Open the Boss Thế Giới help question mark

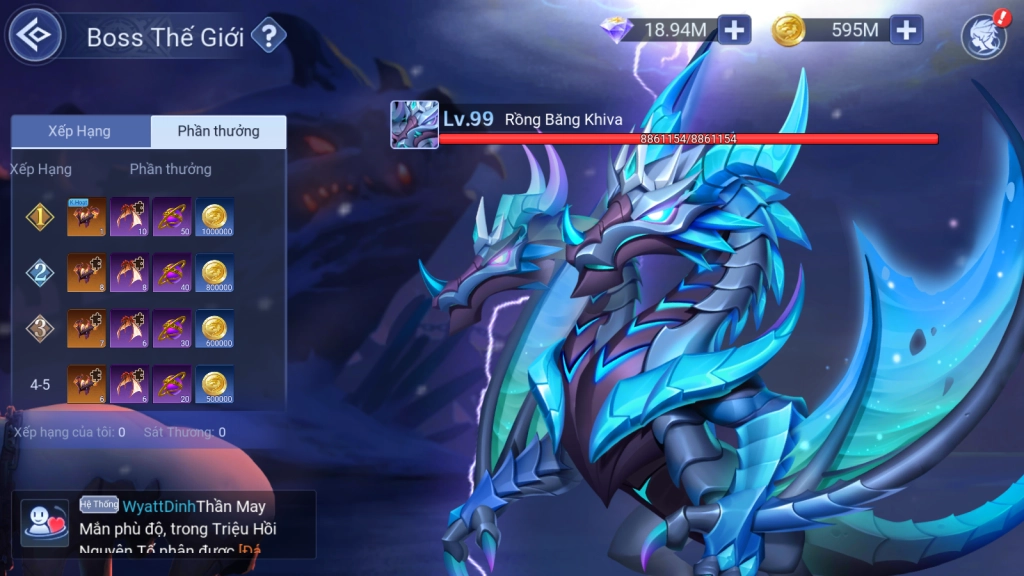(267, 37)
